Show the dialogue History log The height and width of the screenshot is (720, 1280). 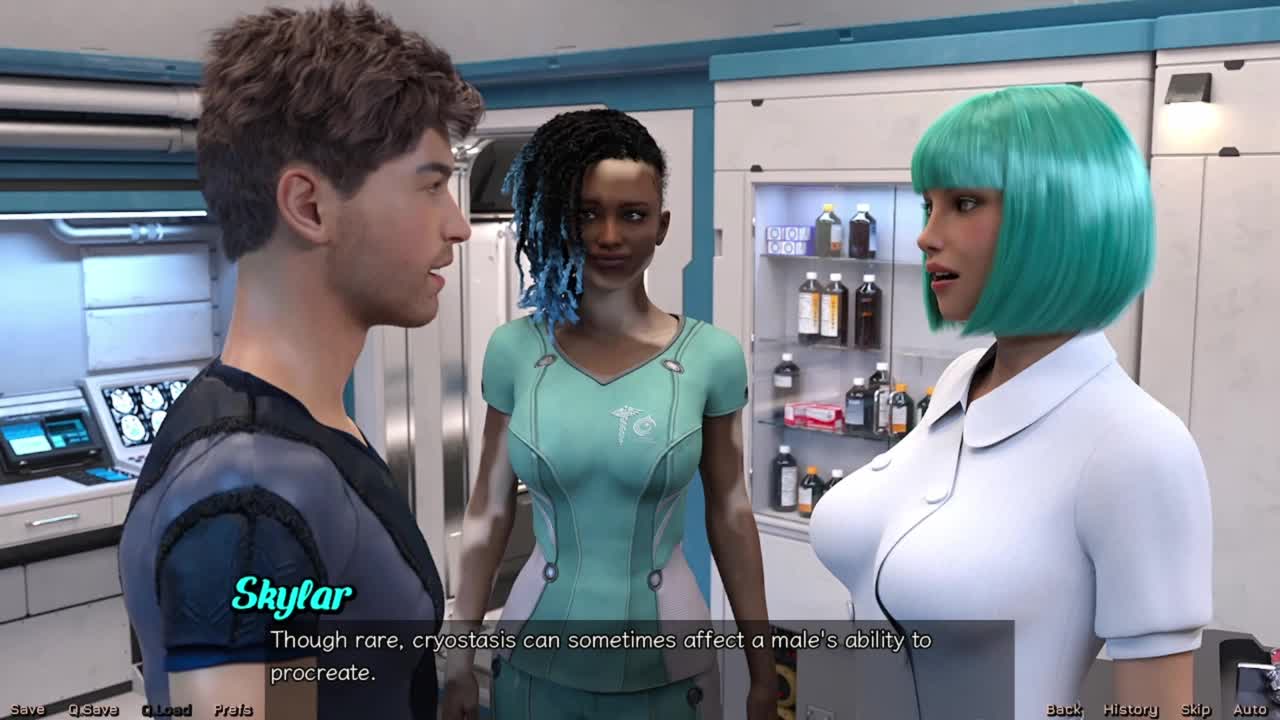1130,710
